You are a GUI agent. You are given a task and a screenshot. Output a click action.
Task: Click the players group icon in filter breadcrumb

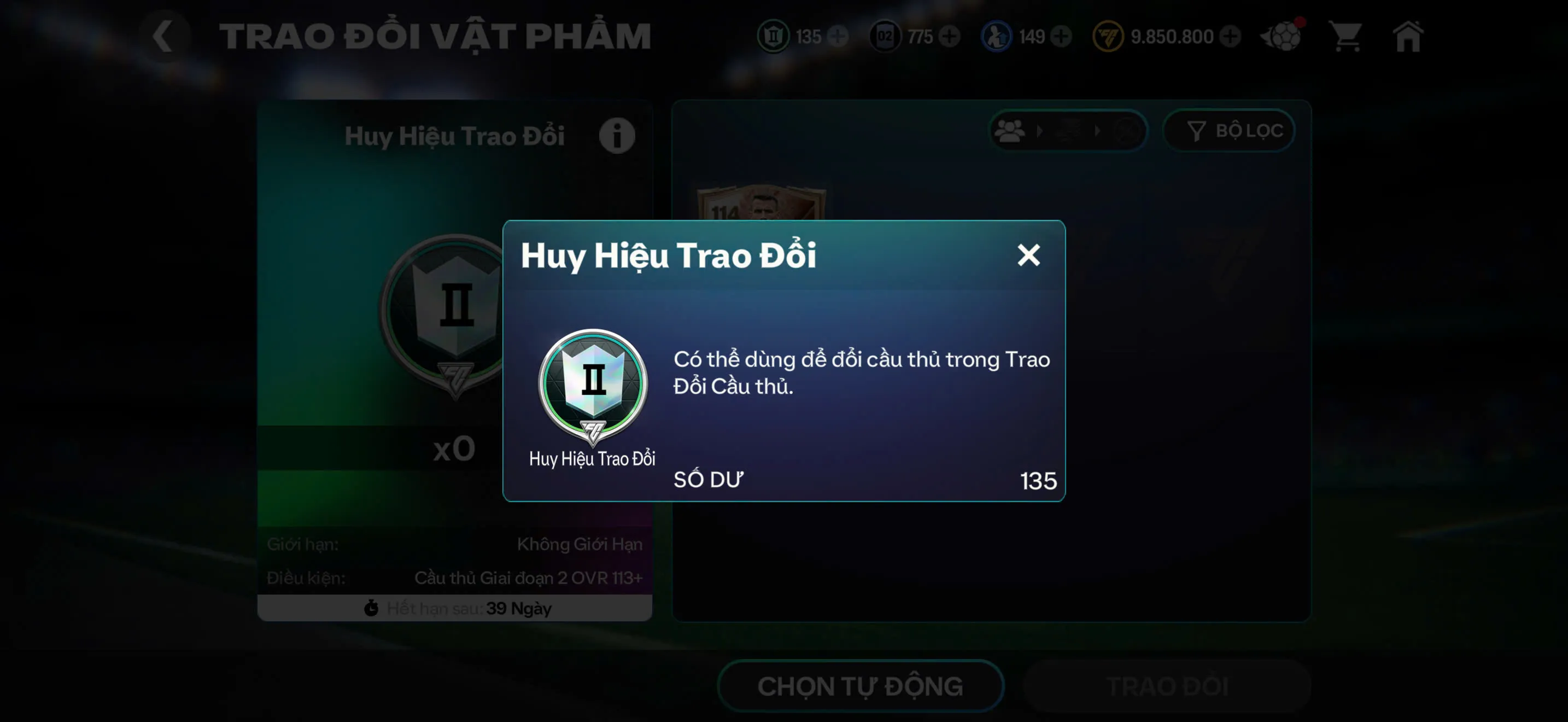click(x=1009, y=130)
